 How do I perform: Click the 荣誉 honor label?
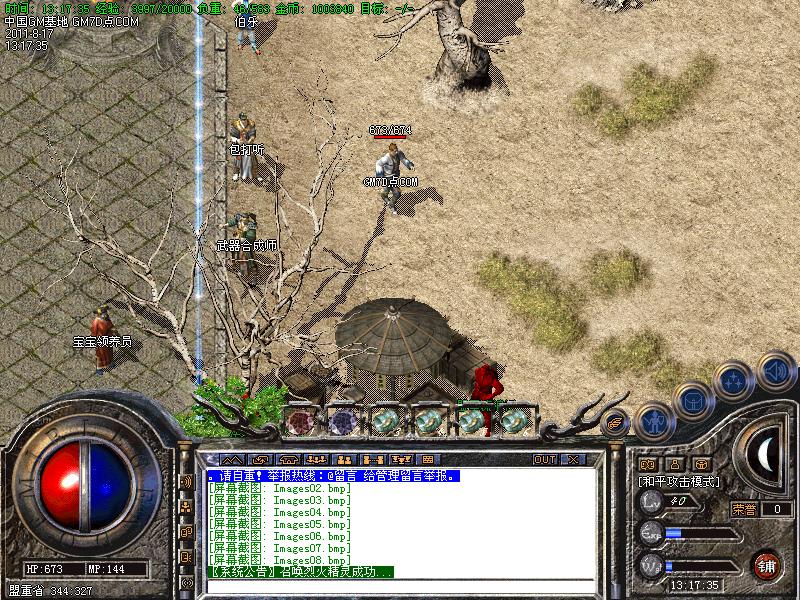(x=743, y=509)
